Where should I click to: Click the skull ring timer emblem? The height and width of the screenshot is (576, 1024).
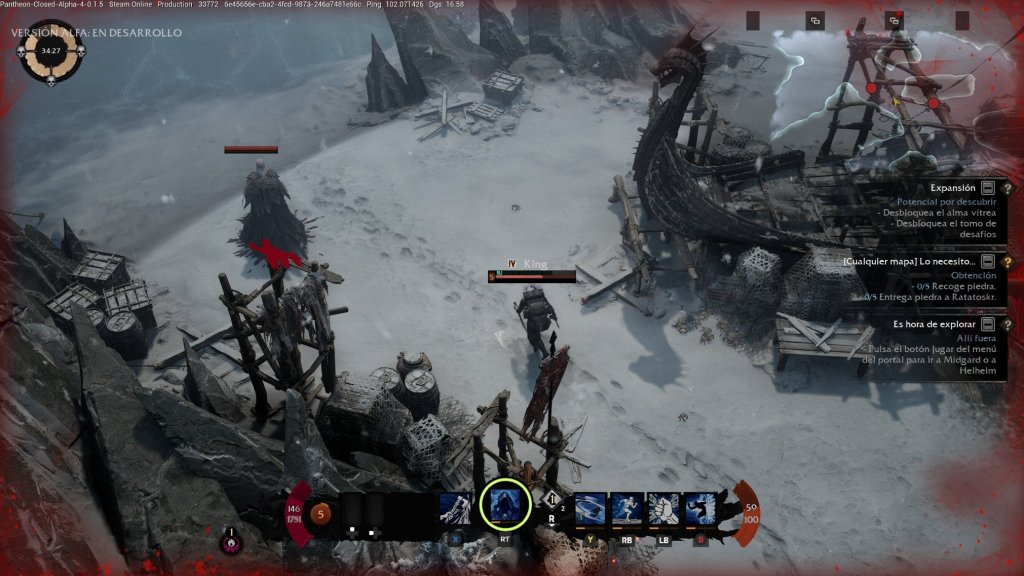pyautogui.click(x=47, y=48)
